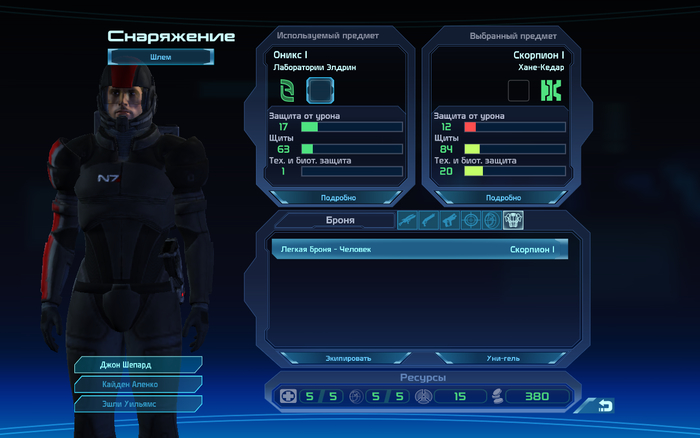The image size is (700, 438).
Task: Click the green Хане-Кедар manufacturer logo
Action: [549, 91]
